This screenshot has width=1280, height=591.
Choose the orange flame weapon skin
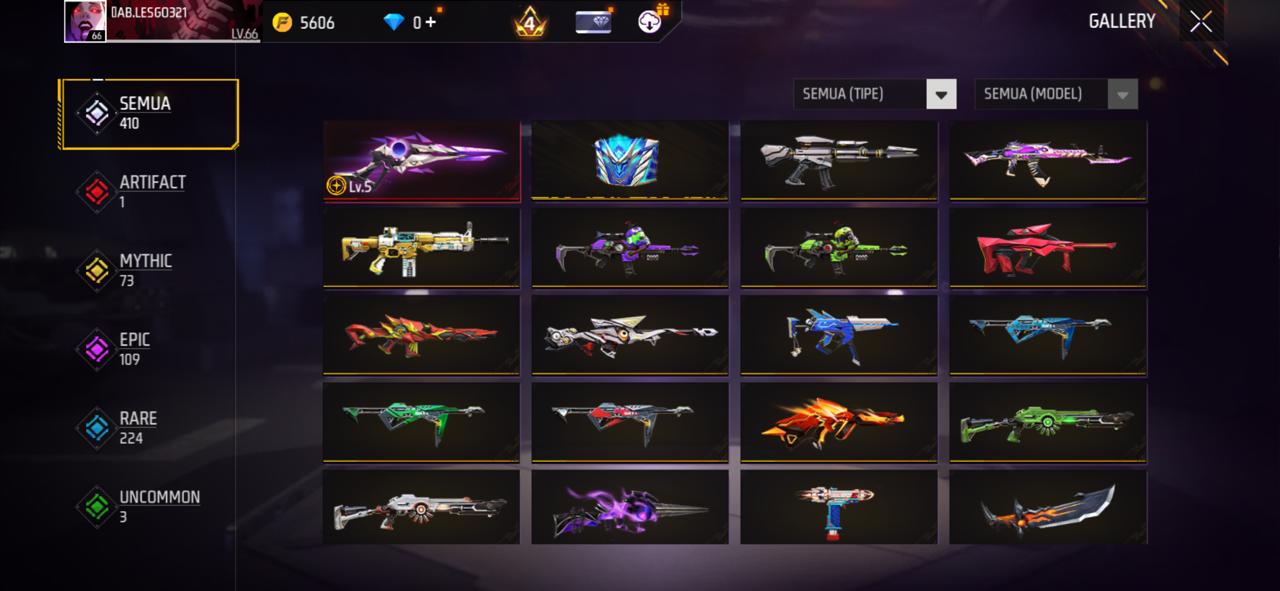[838, 422]
